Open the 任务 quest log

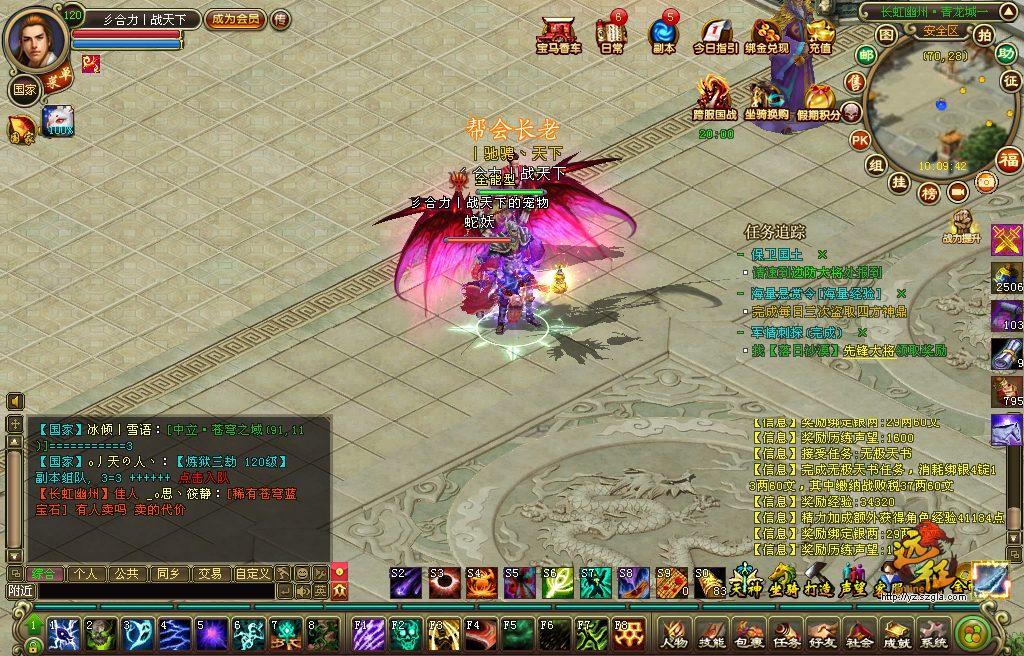(786, 632)
